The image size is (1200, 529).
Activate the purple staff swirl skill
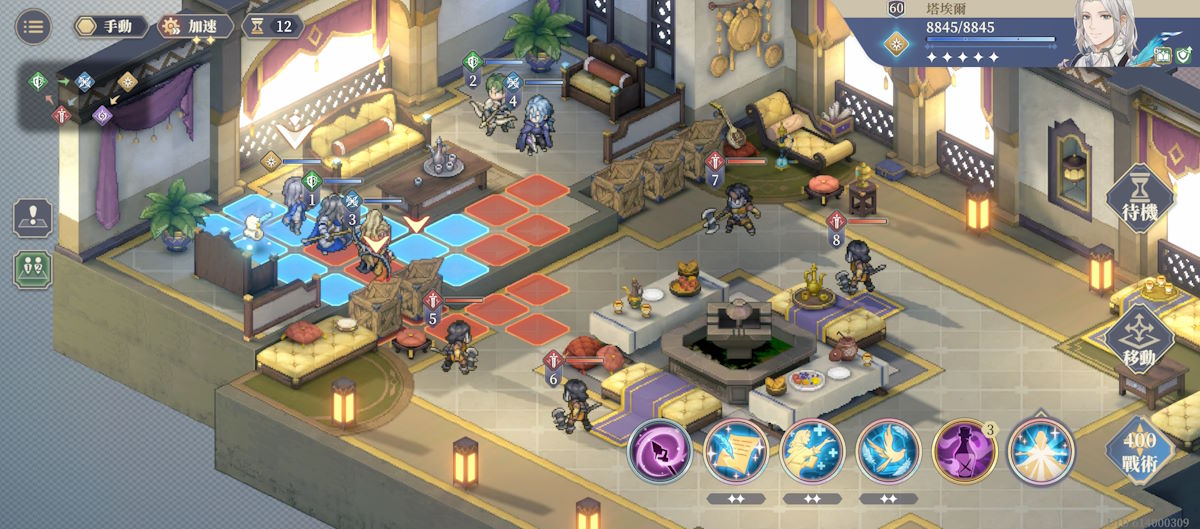660,450
